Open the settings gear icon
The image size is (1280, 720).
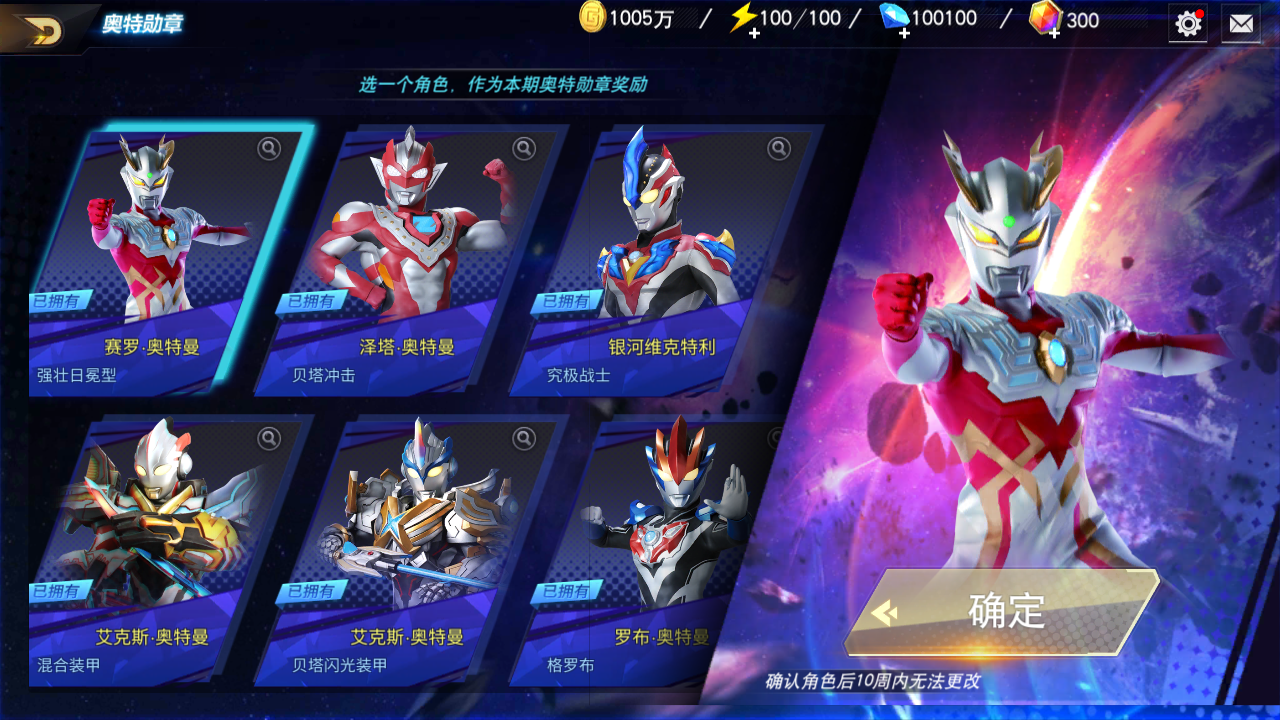1188,24
